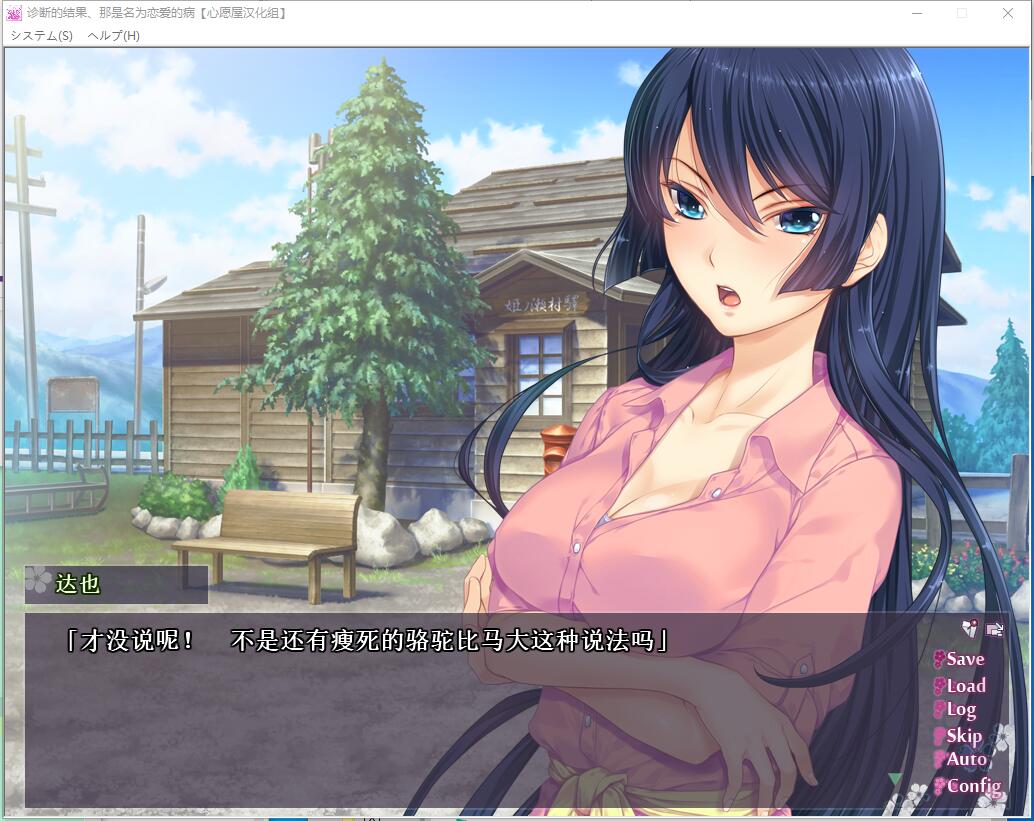Open the システム(S) menu
This screenshot has width=1034, height=821.
pyautogui.click(x=41, y=35)
